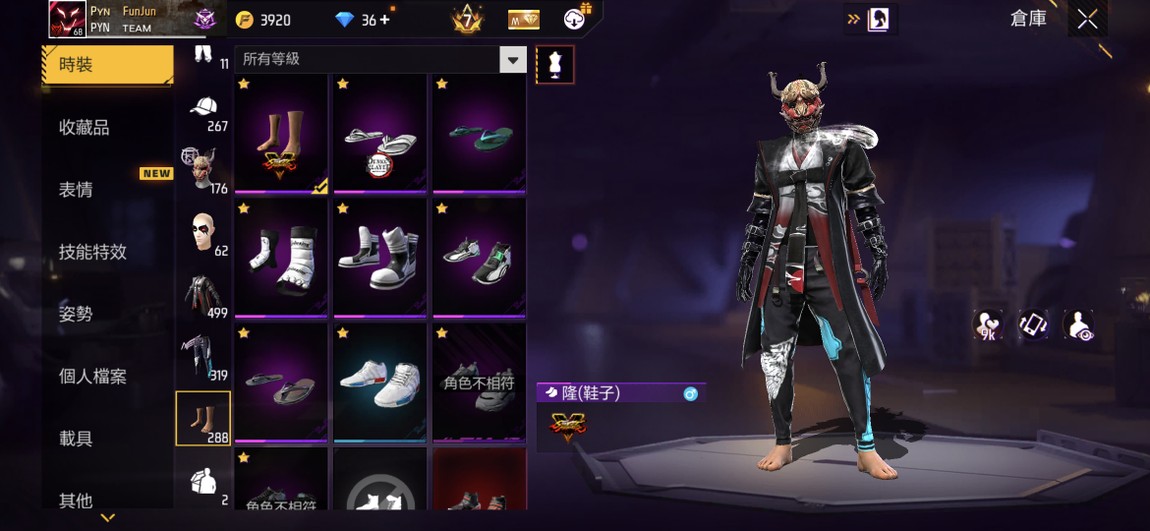
Task: Open the 個人檔案 profile tab
Action: click(x=93, y=377)
